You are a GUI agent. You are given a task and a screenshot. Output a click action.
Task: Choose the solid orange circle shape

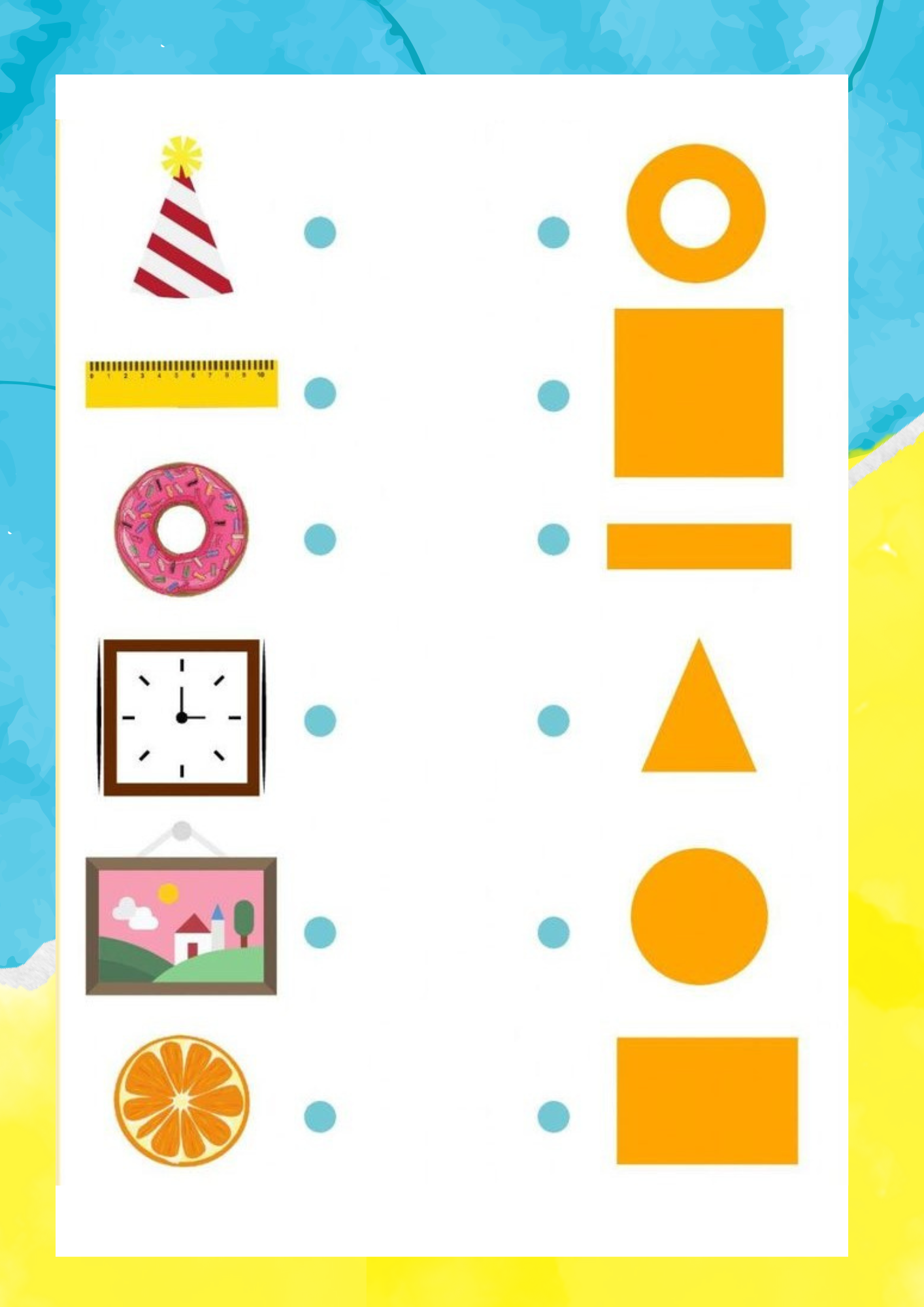[x=699, y=916]
